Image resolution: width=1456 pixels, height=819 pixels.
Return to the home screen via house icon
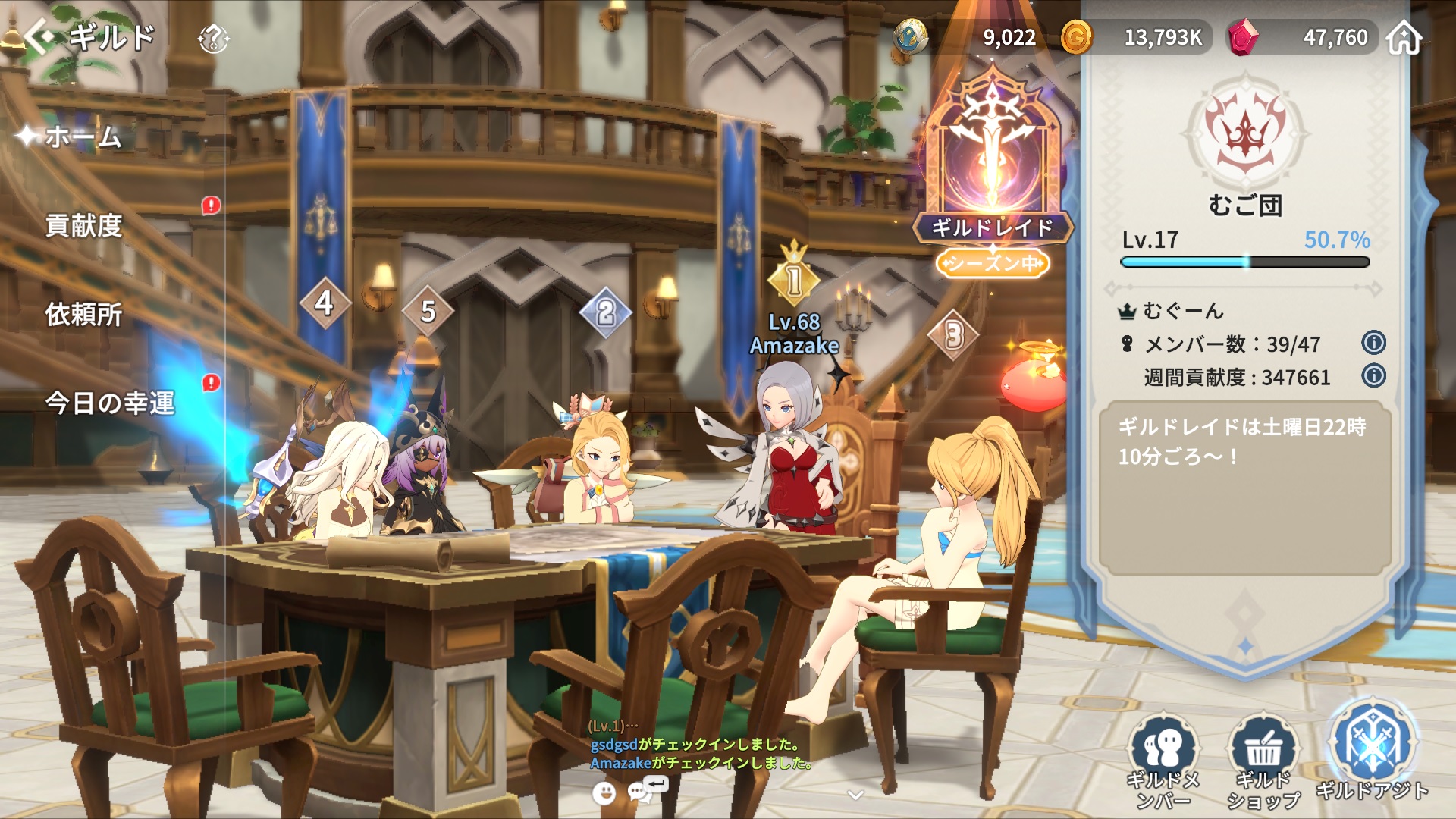1404,38
